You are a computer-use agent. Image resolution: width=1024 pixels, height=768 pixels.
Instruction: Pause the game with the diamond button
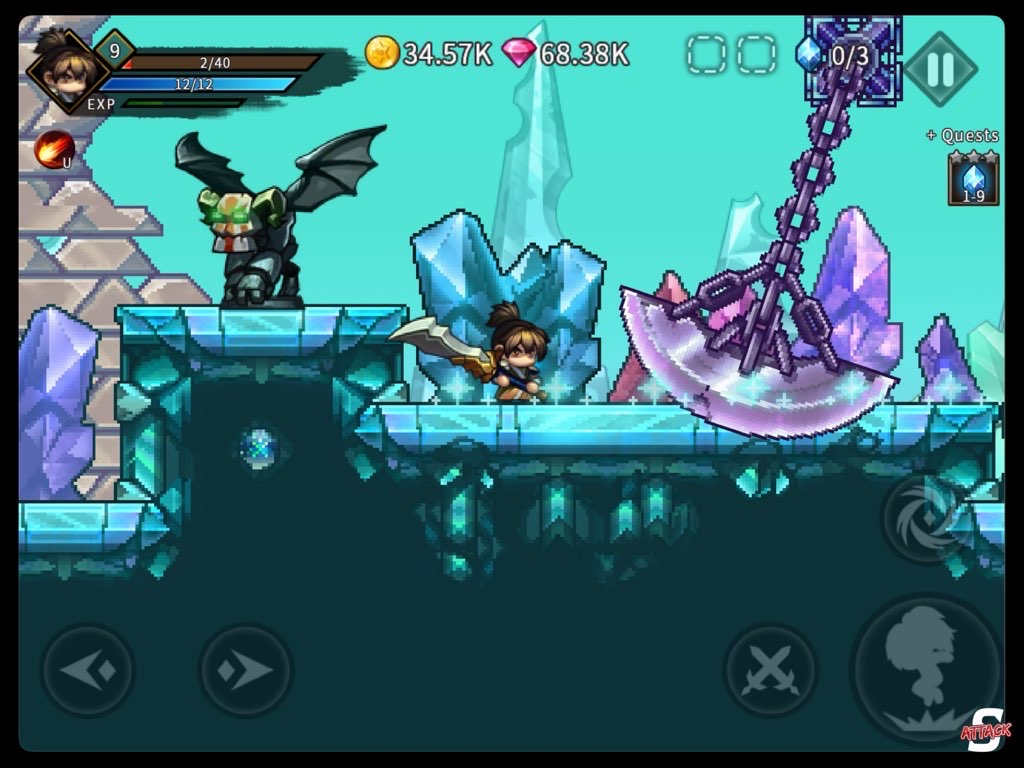[x=941, y=69]
